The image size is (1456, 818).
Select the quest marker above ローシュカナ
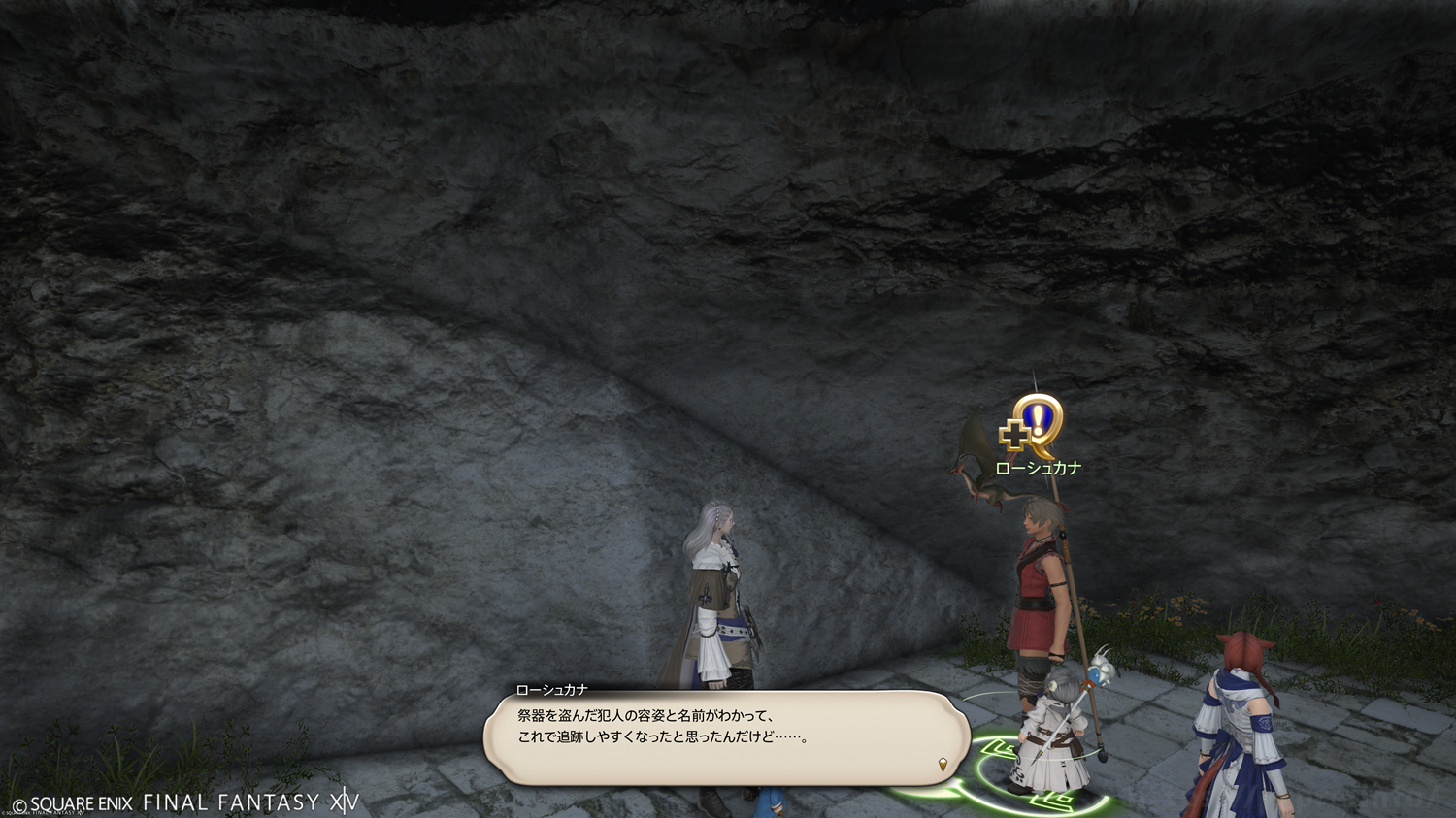1034,426
